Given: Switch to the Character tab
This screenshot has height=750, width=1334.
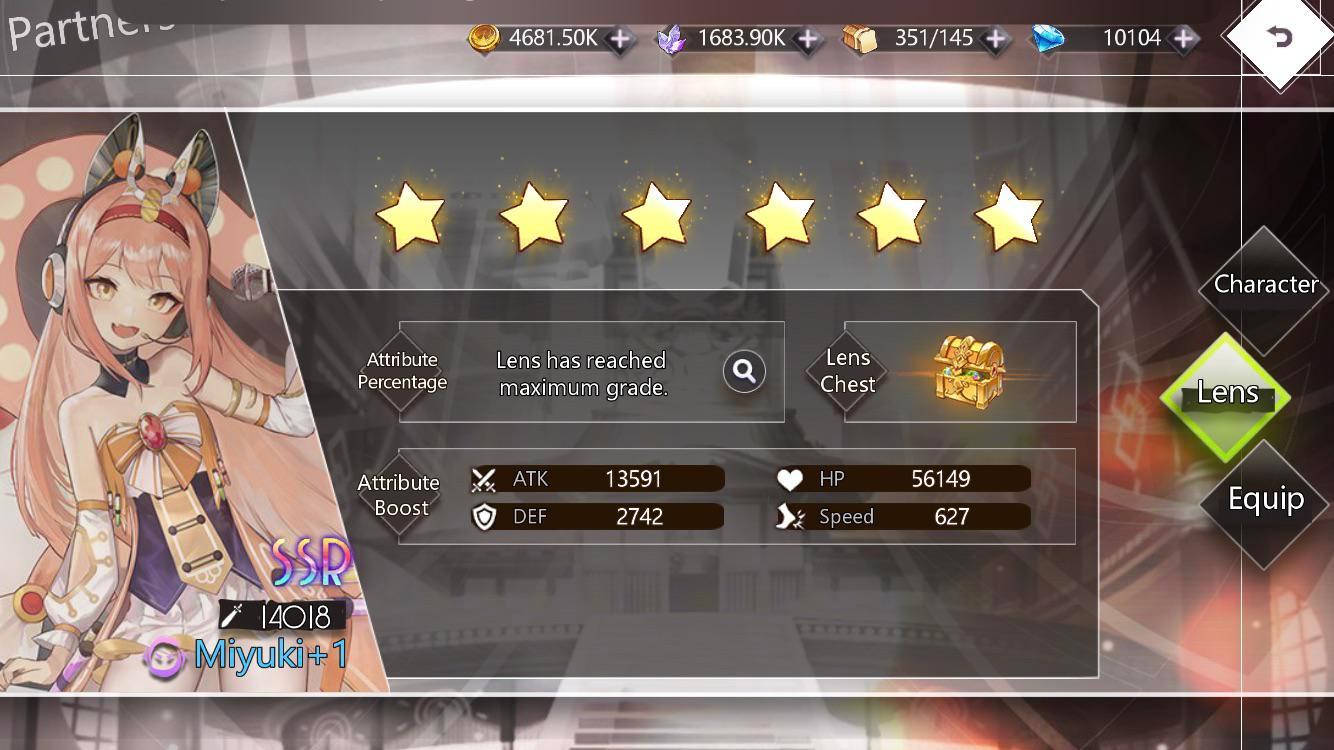Looking at the screenshot, I should tap(1265, 286).
